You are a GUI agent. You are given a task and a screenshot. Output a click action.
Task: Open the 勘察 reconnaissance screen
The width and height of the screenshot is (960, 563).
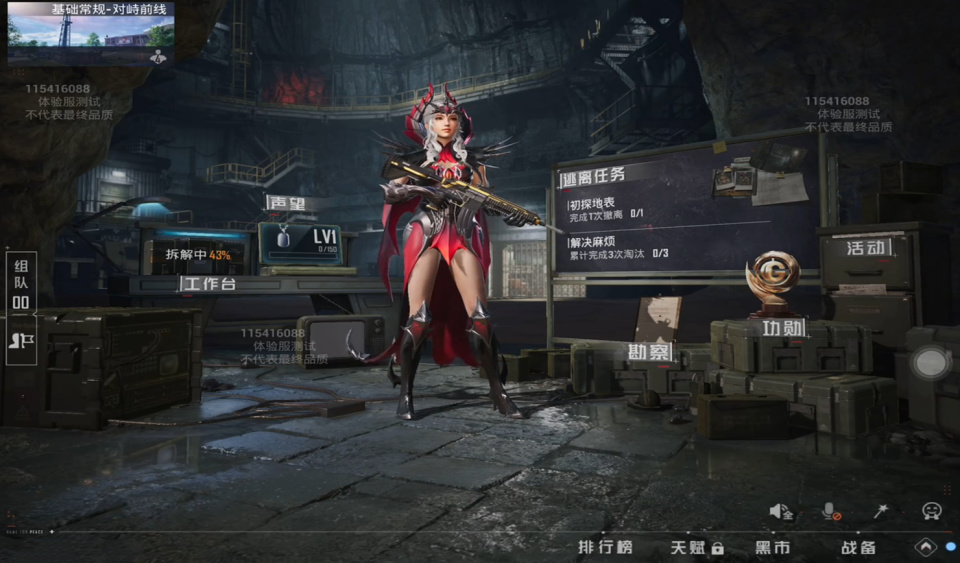pos(649,351)
